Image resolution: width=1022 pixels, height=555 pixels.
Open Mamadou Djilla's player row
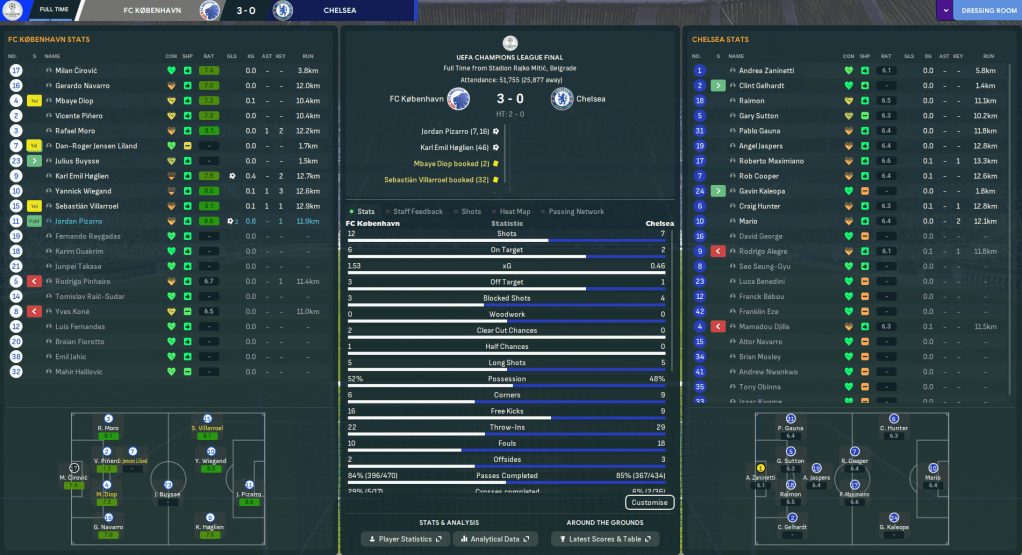766,326
